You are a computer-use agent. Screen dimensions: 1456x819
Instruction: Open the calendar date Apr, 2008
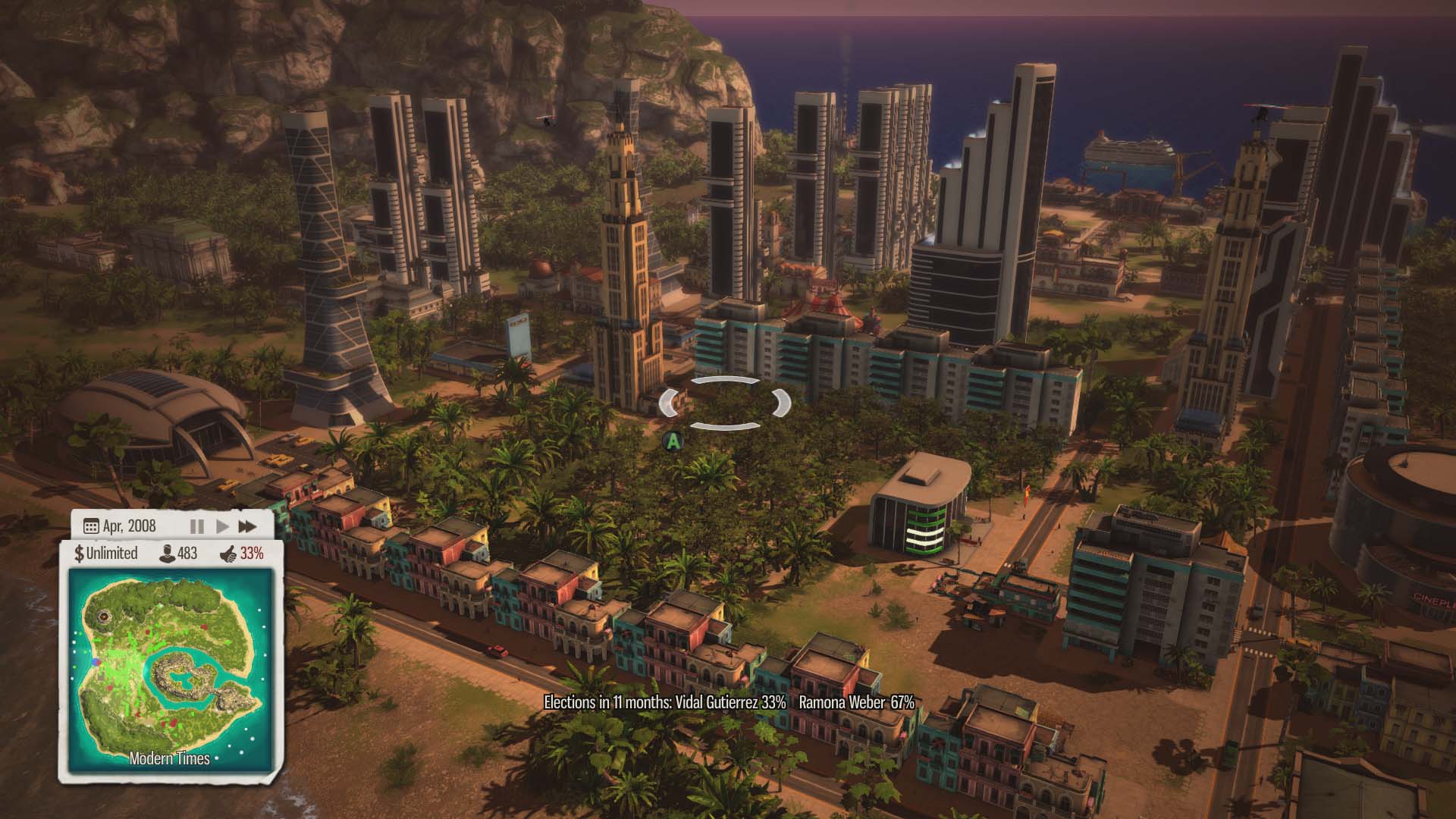pyautogui.click(x=120, y=526)
